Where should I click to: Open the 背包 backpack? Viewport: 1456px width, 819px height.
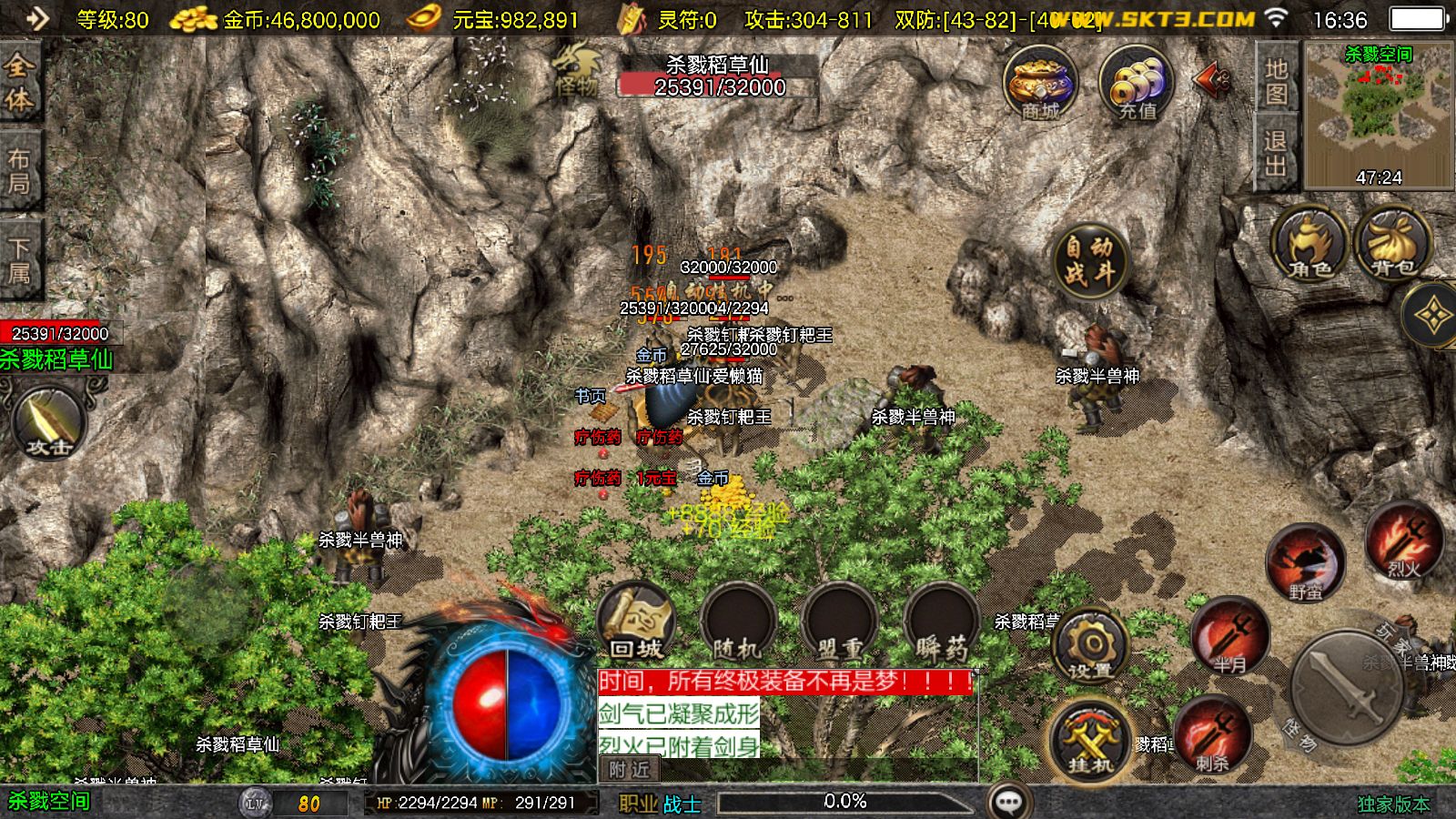click(x=1393, y=244)
